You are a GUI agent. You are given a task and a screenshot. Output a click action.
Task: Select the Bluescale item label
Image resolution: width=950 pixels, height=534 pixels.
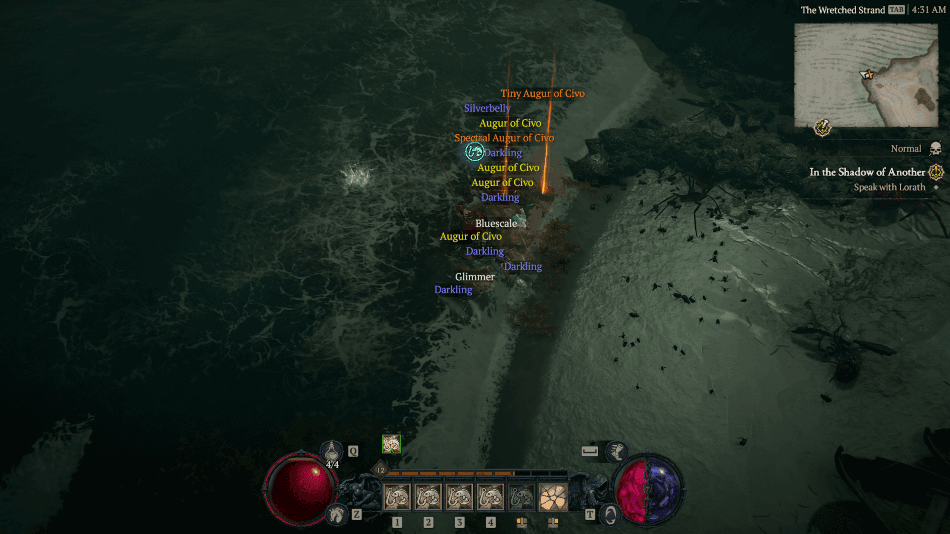tap(496, 224)
